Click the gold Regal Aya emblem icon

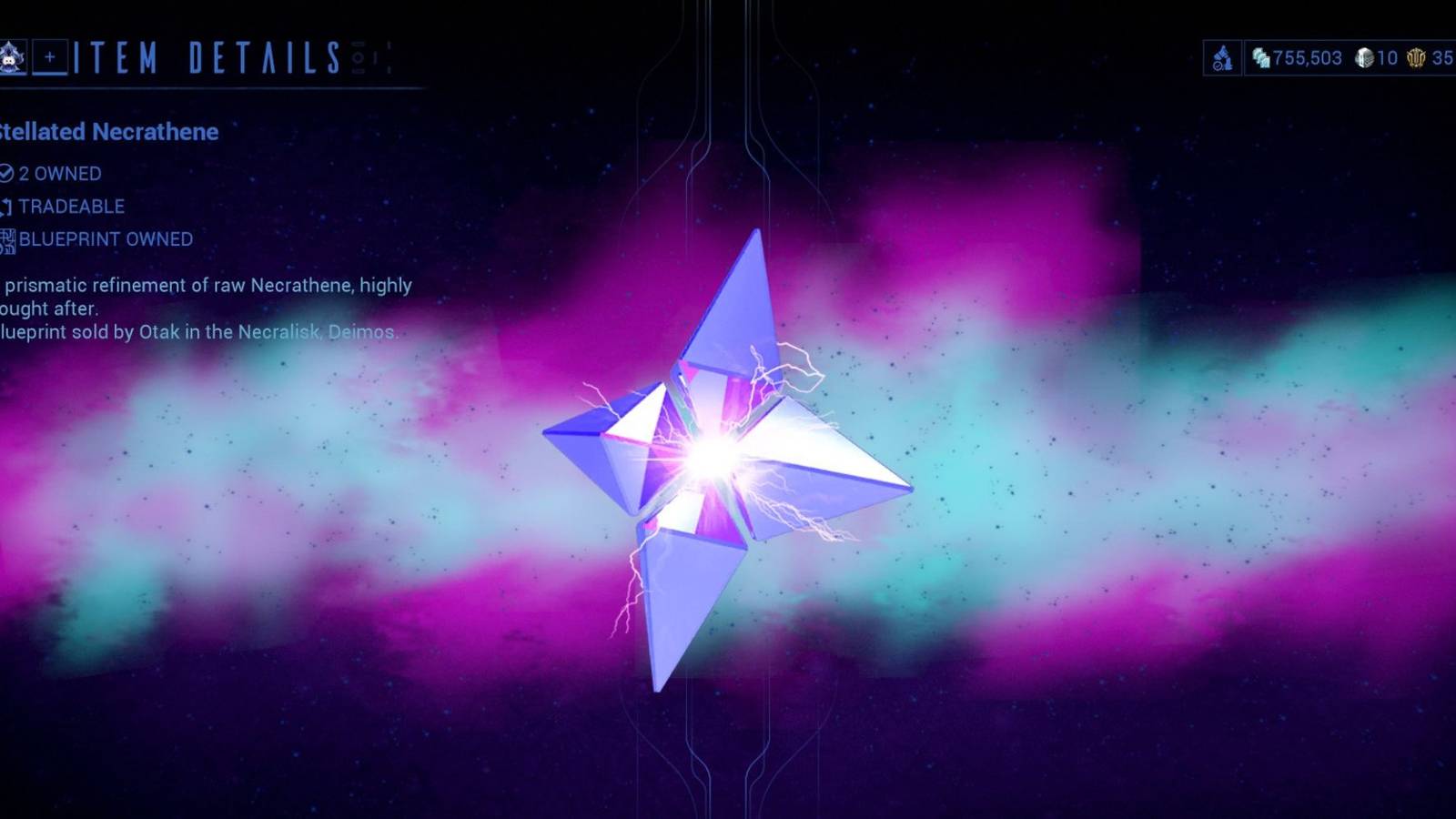(x=1413, y=58)
